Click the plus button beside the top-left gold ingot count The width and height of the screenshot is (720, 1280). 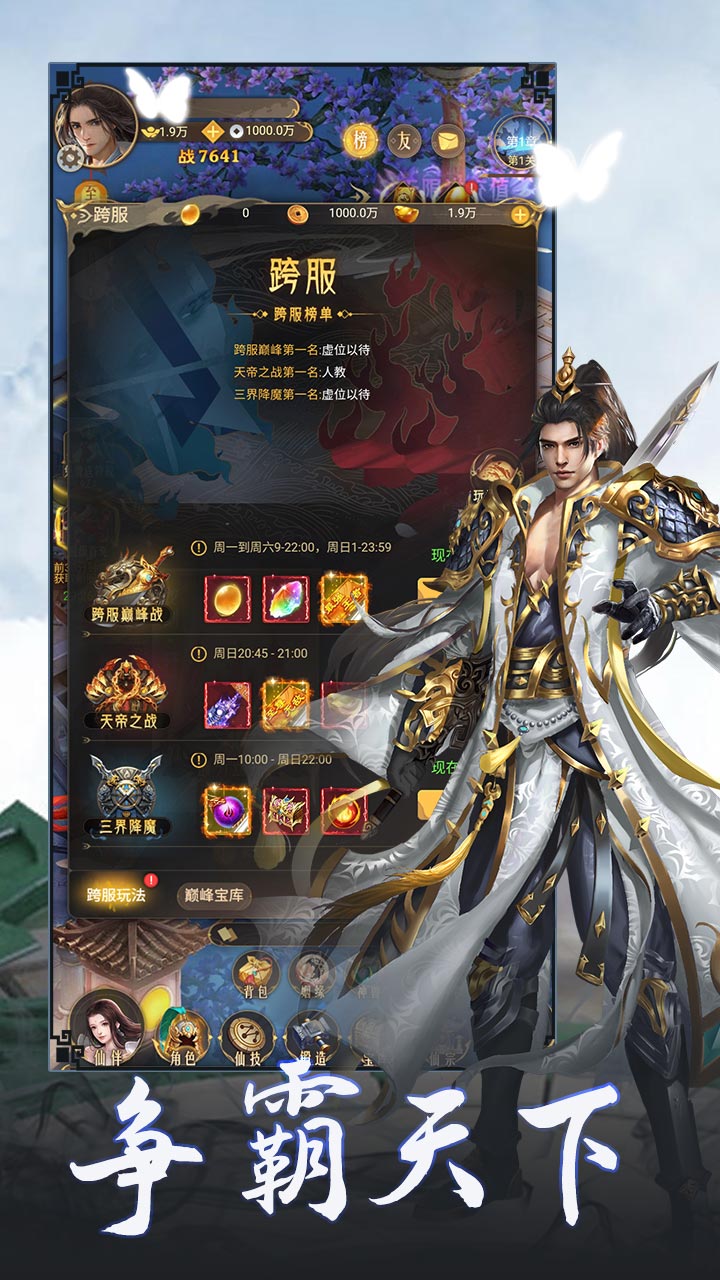point(213,131)
